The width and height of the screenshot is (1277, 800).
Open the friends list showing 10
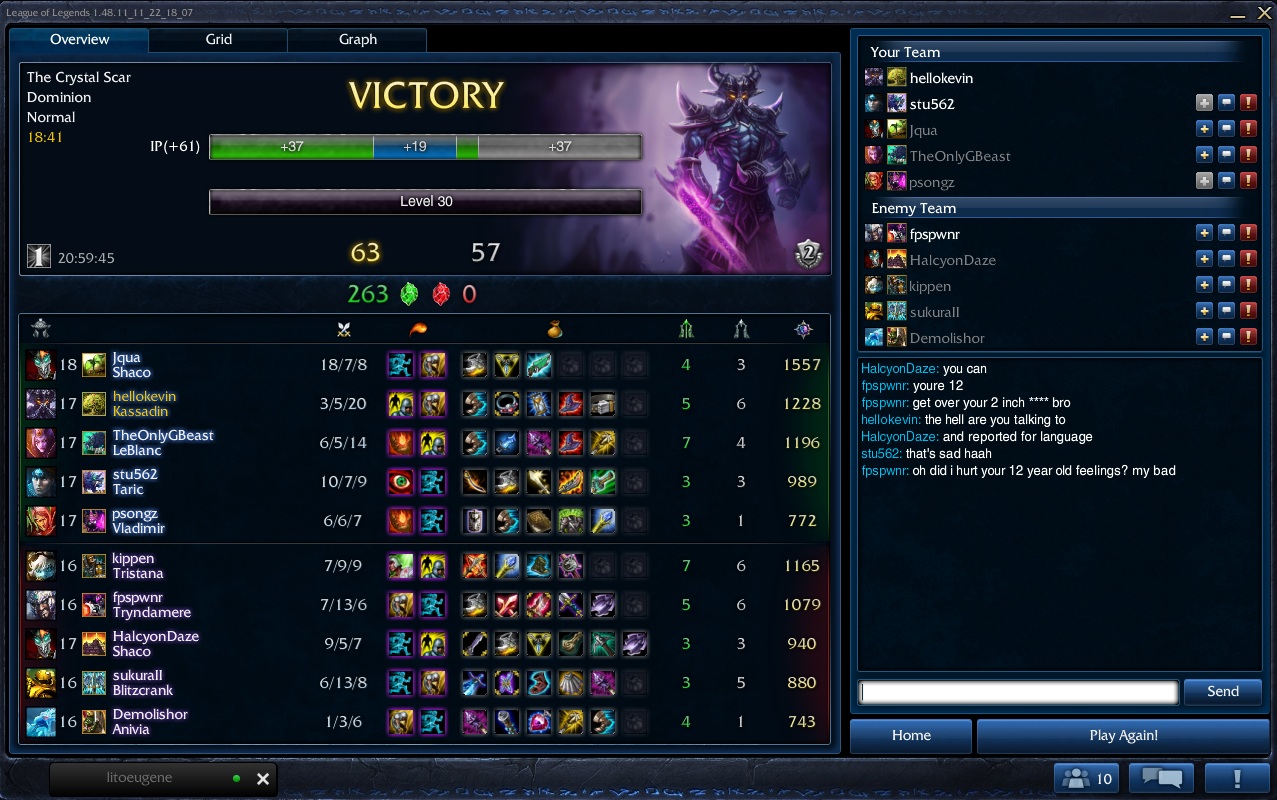[x=1087, y=779]
